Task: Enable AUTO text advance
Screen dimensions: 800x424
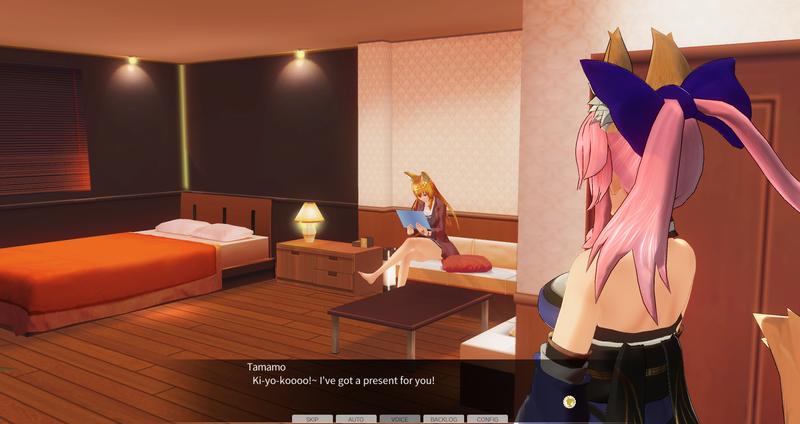Action: coord(356,419)
